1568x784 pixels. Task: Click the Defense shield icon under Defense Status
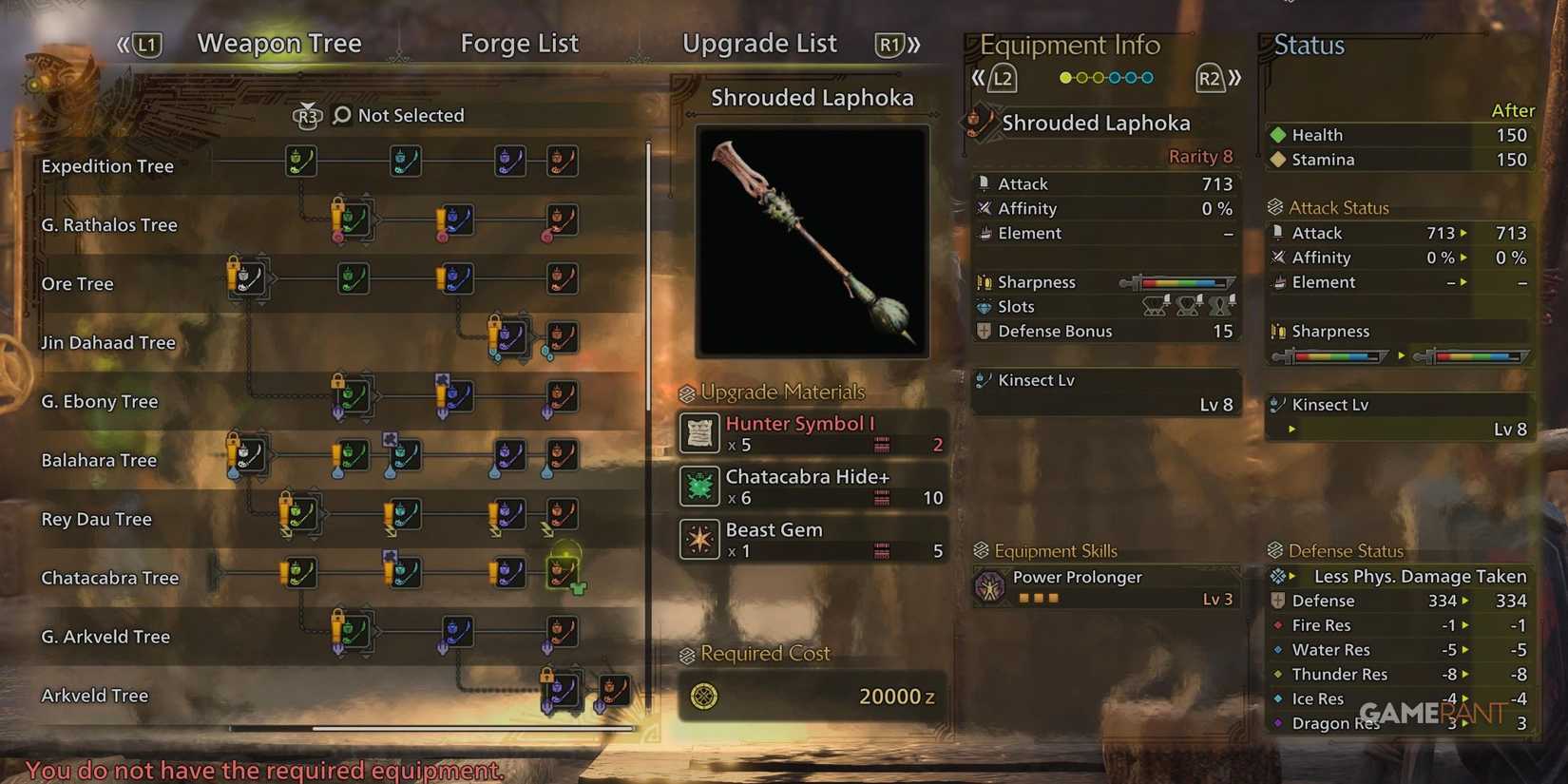coord(1277,601)
